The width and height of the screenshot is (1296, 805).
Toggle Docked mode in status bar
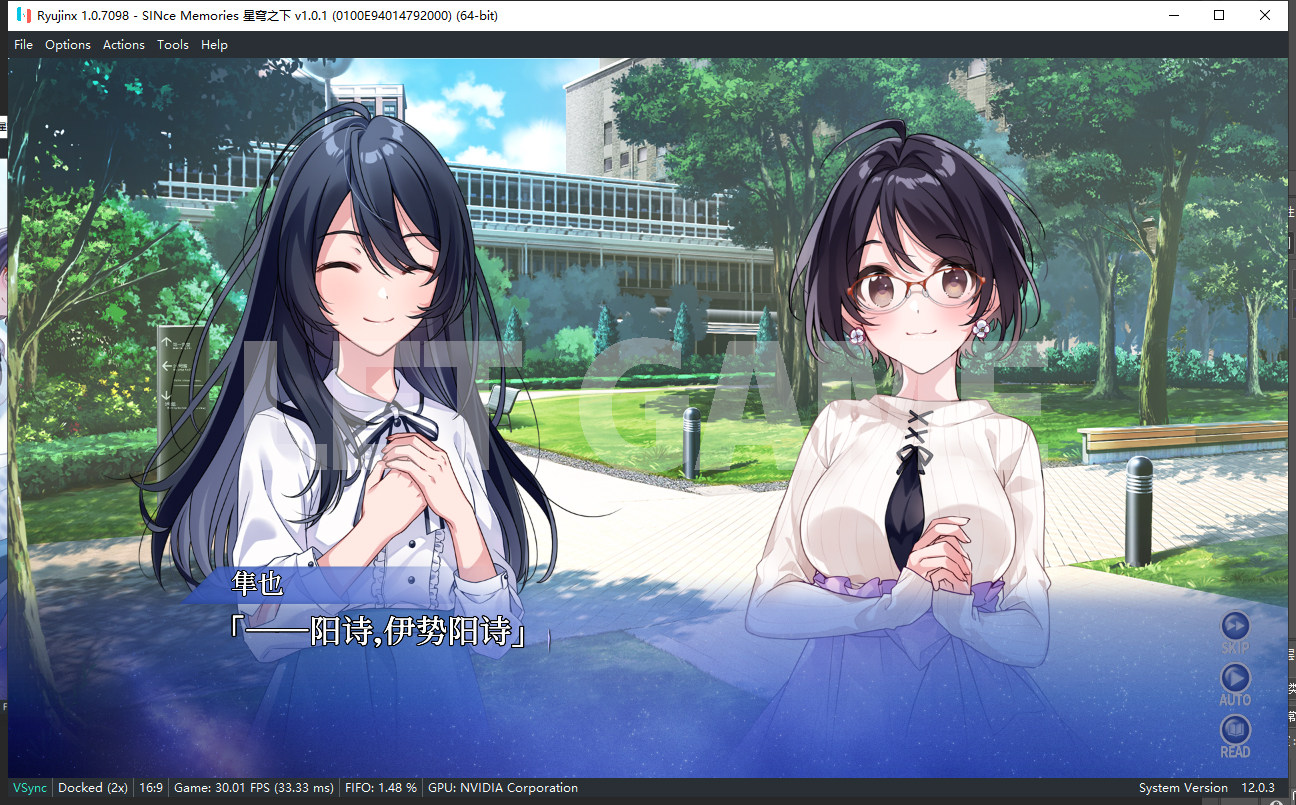click(93, 788)
